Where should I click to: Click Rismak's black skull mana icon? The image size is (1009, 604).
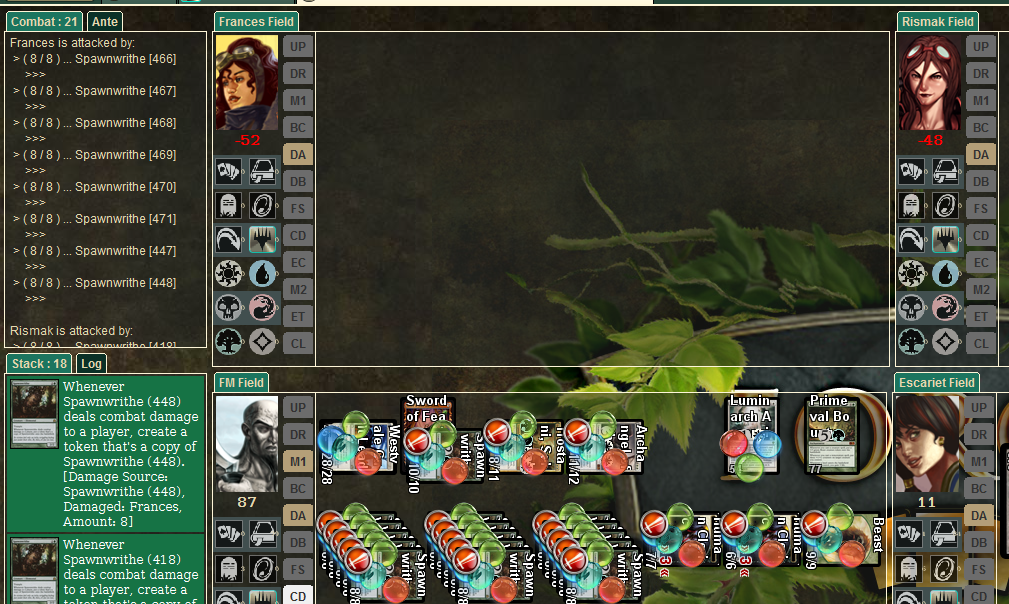911,307
